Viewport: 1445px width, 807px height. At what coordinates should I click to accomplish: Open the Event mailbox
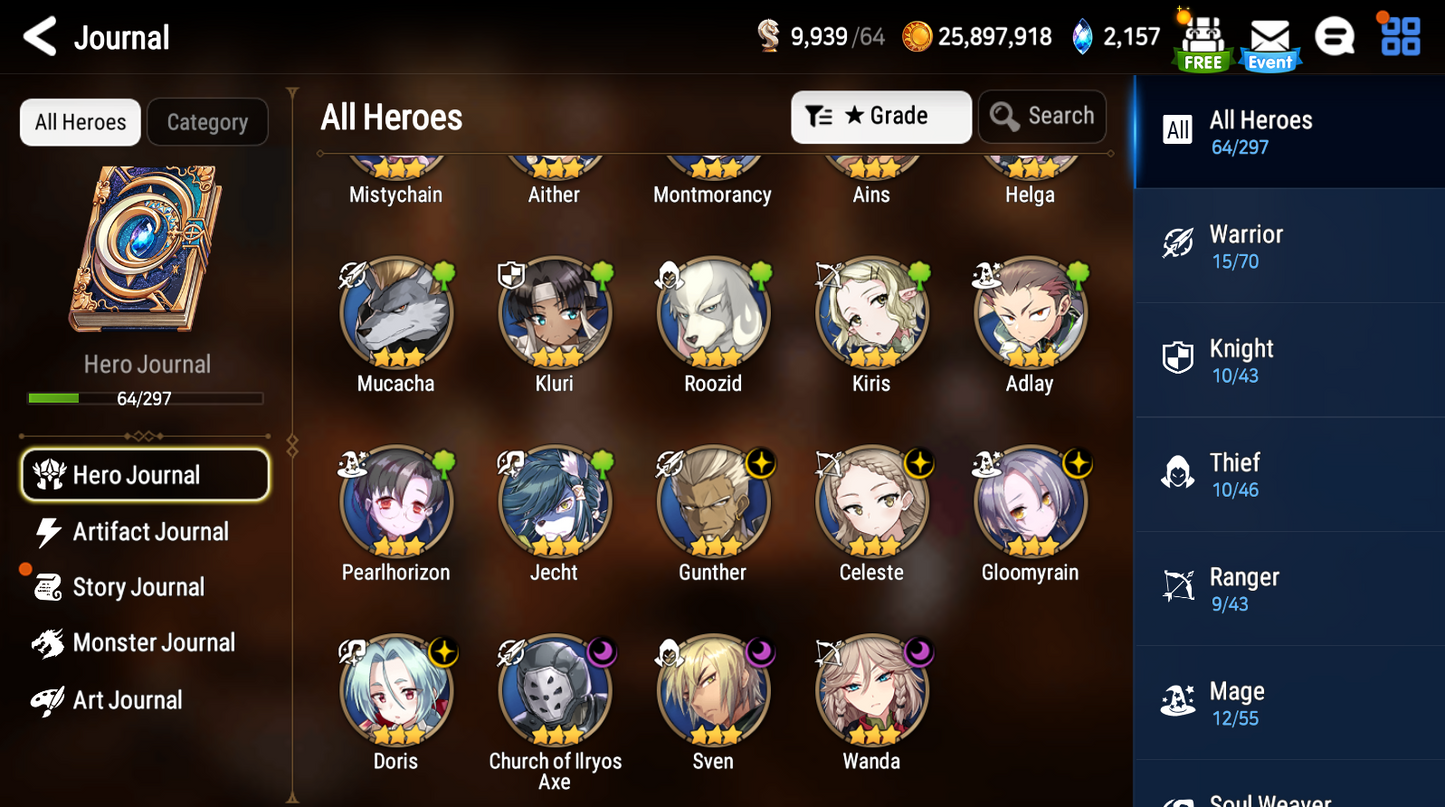pyautogui.click(x=1269, y=42)
